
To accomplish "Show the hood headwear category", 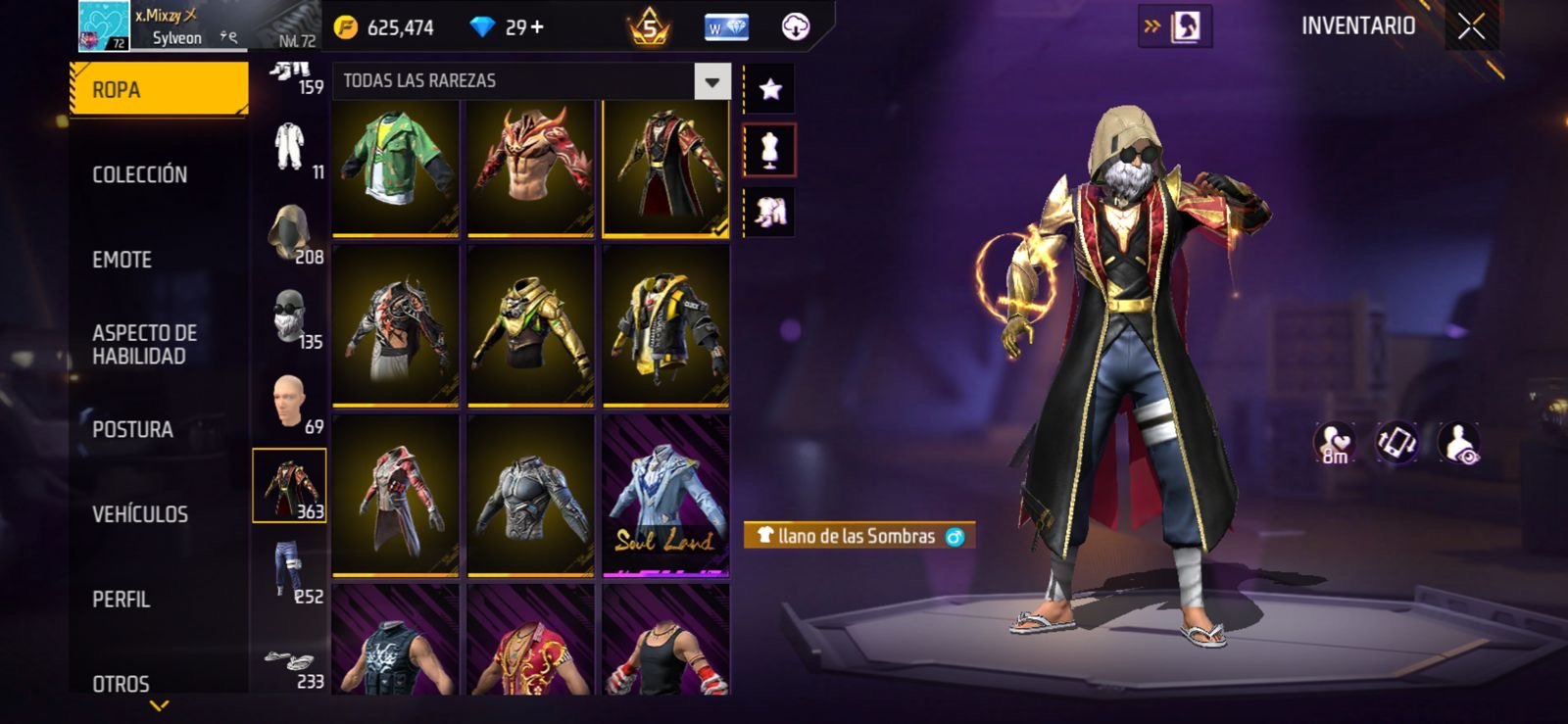I will tap(289, 234).
